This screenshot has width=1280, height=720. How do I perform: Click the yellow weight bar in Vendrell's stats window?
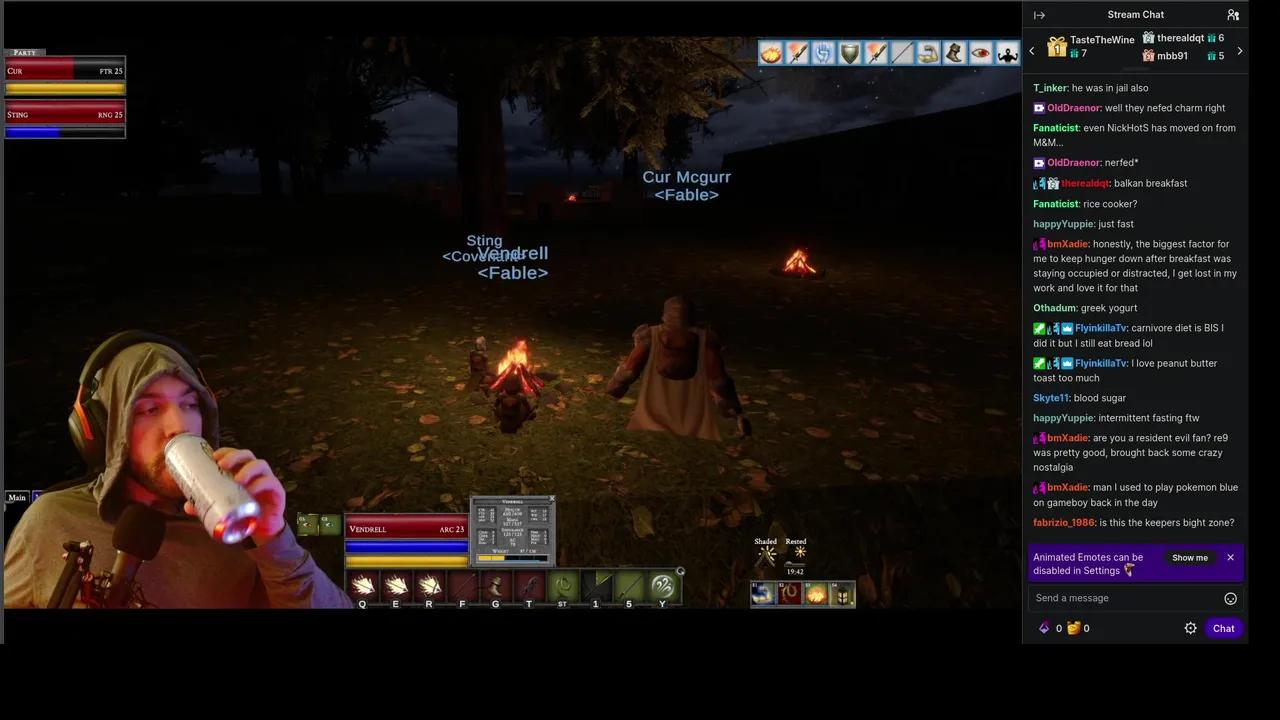click(491, 558)
